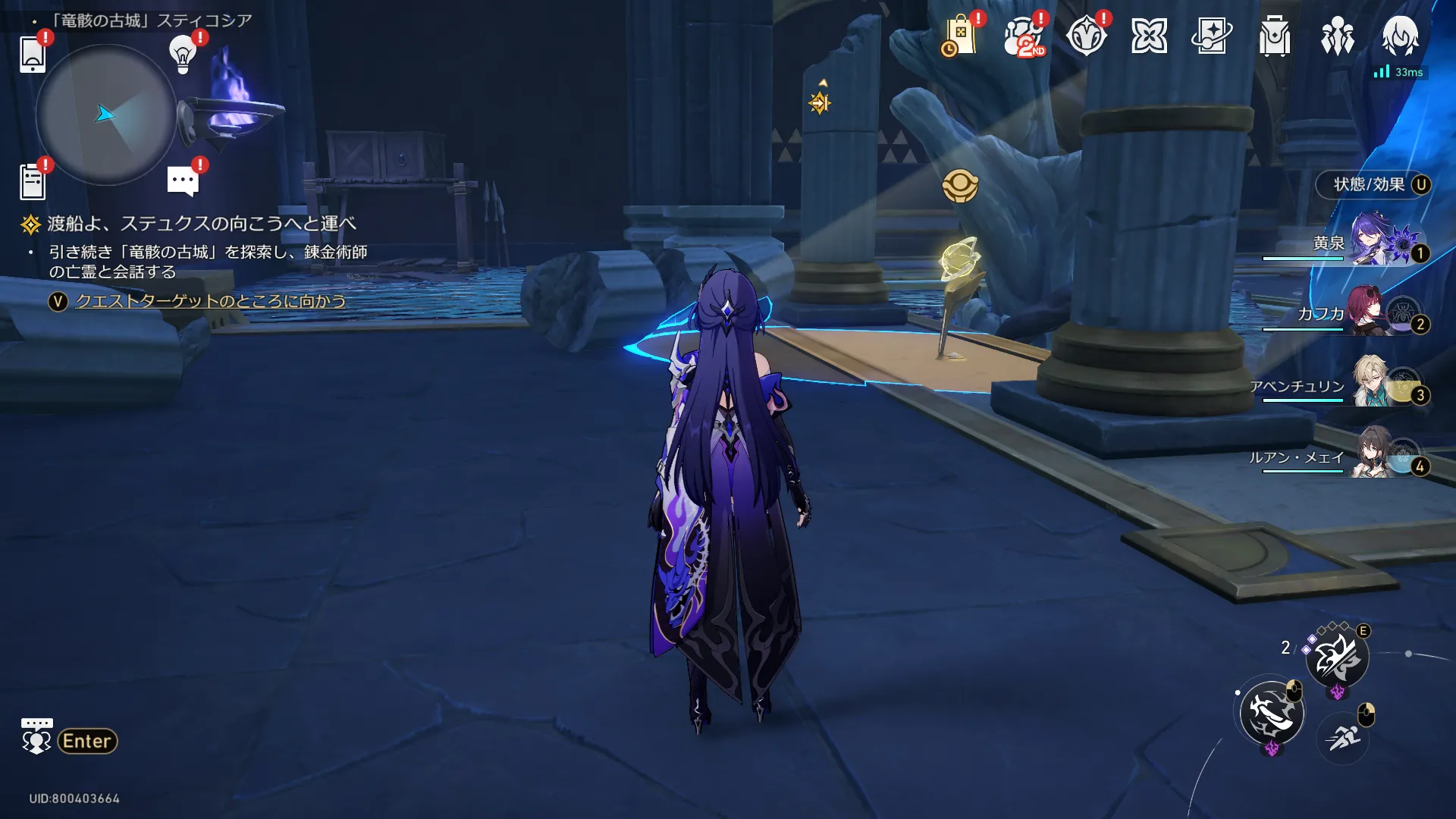
Task: Open the inventory backpack icon
Action: pos(1274,36)
